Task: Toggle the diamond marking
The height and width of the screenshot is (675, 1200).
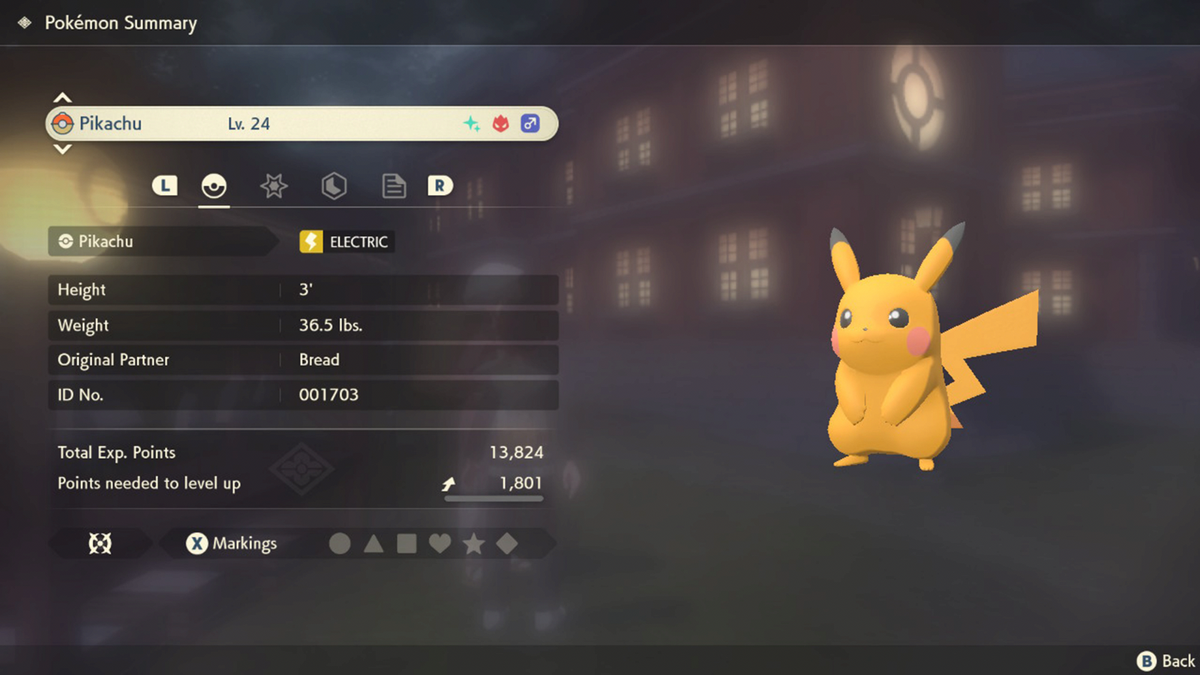Action: point(507,544)
